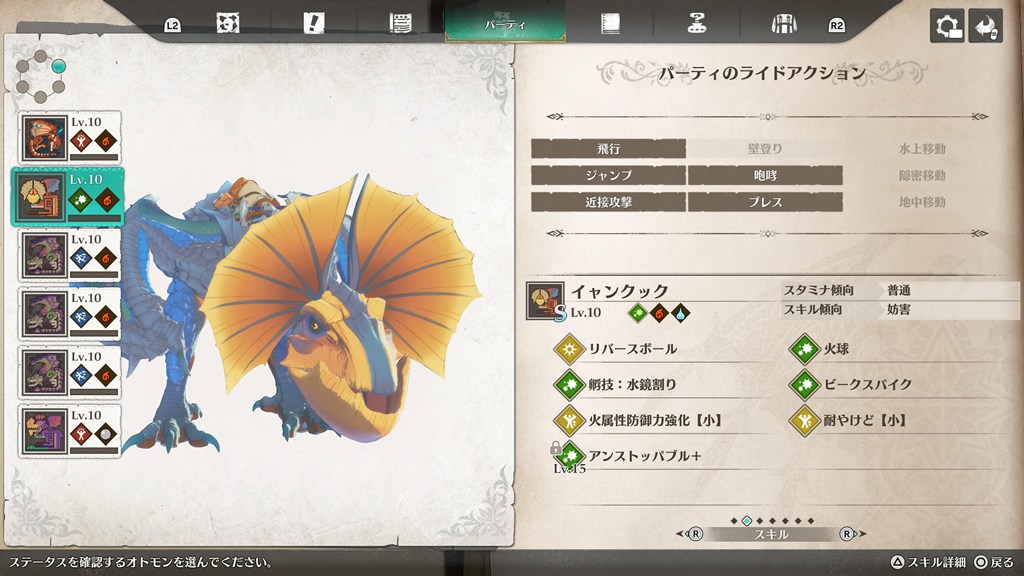1024x576 pixels.
Task: Switch to the map icon tab
Action: 227,24
